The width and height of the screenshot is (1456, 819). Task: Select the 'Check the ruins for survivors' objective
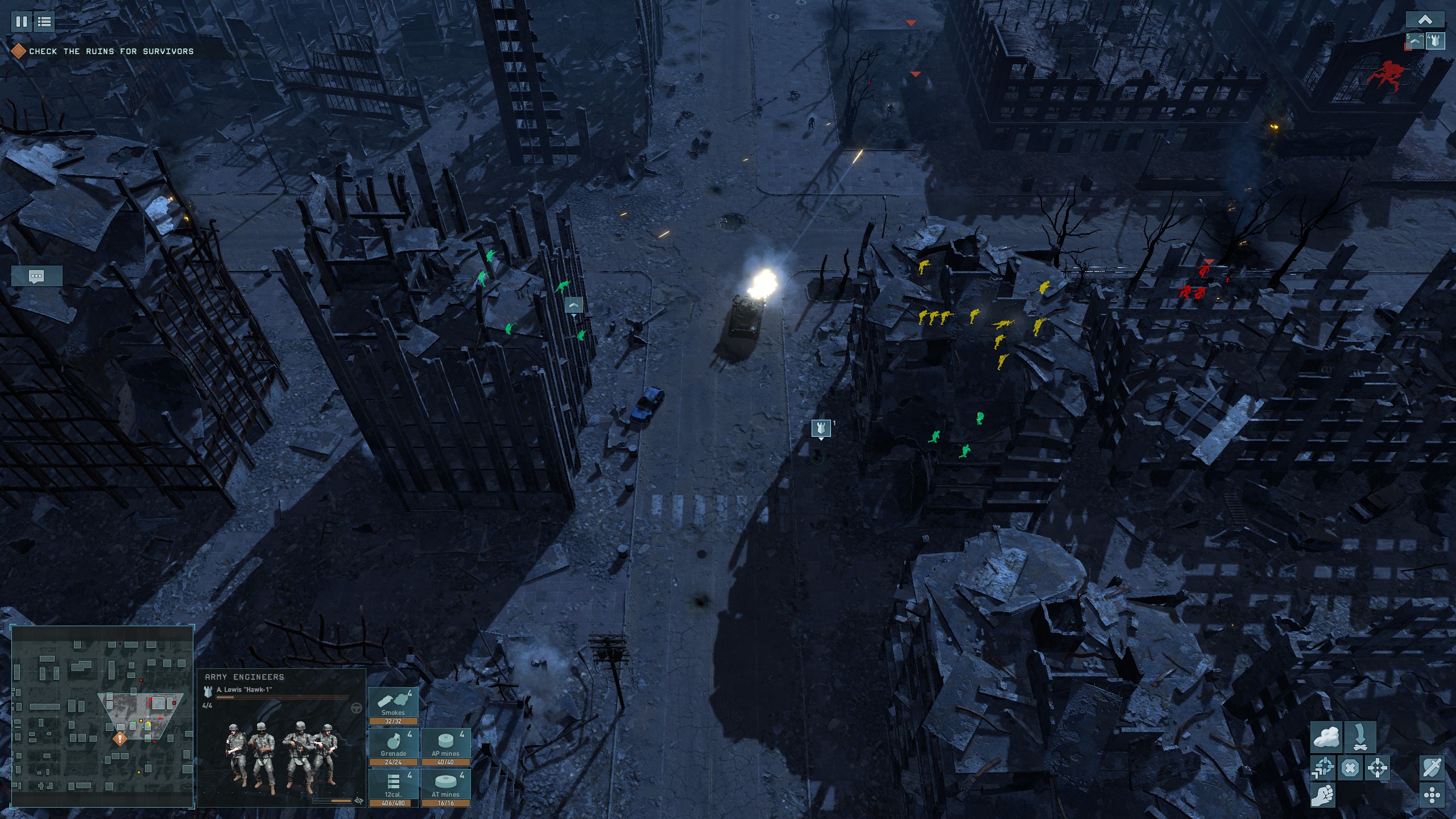[x=111, y=51]
